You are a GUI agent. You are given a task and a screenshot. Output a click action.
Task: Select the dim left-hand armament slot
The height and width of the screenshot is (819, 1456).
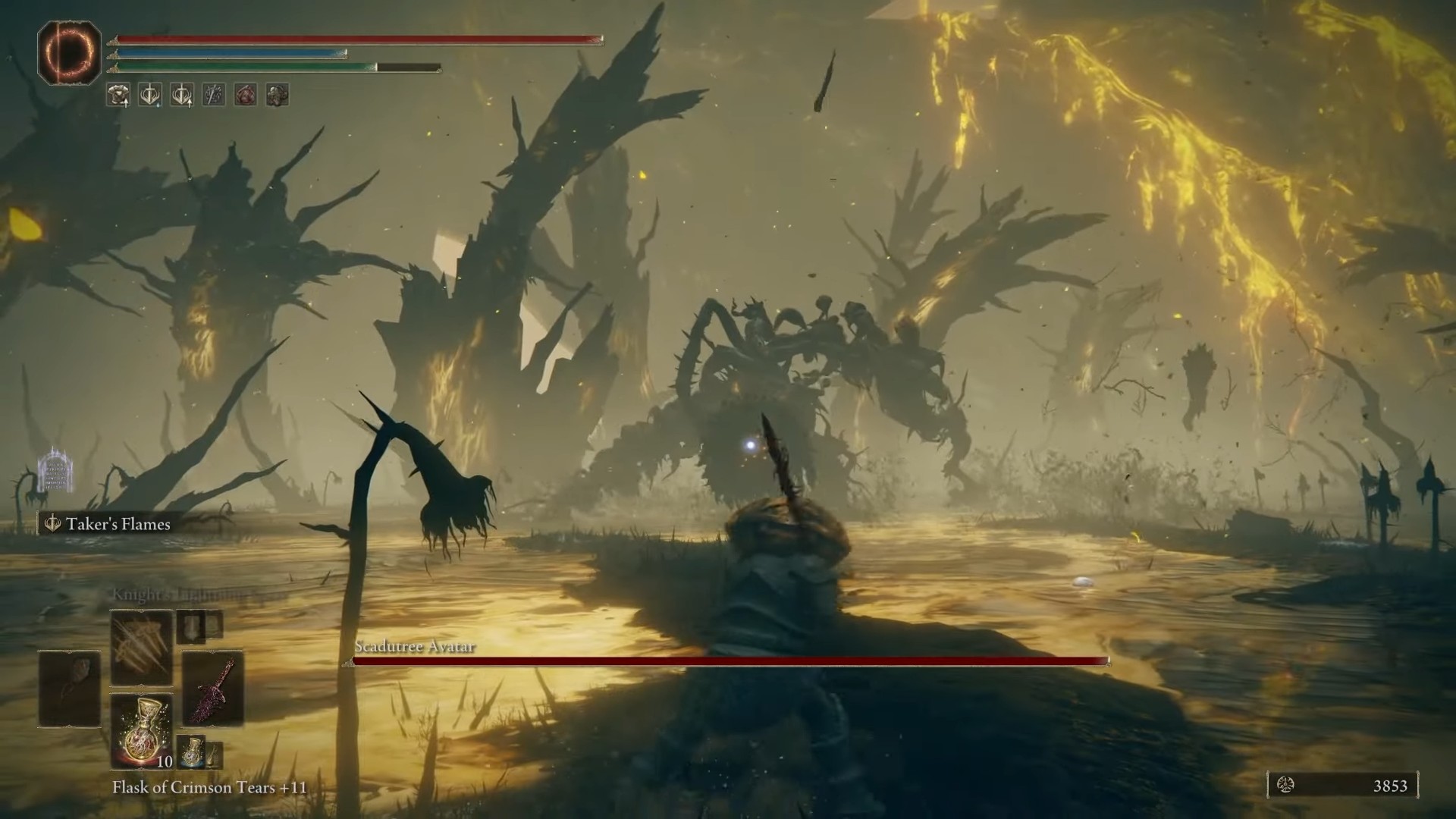click(70, 689)
